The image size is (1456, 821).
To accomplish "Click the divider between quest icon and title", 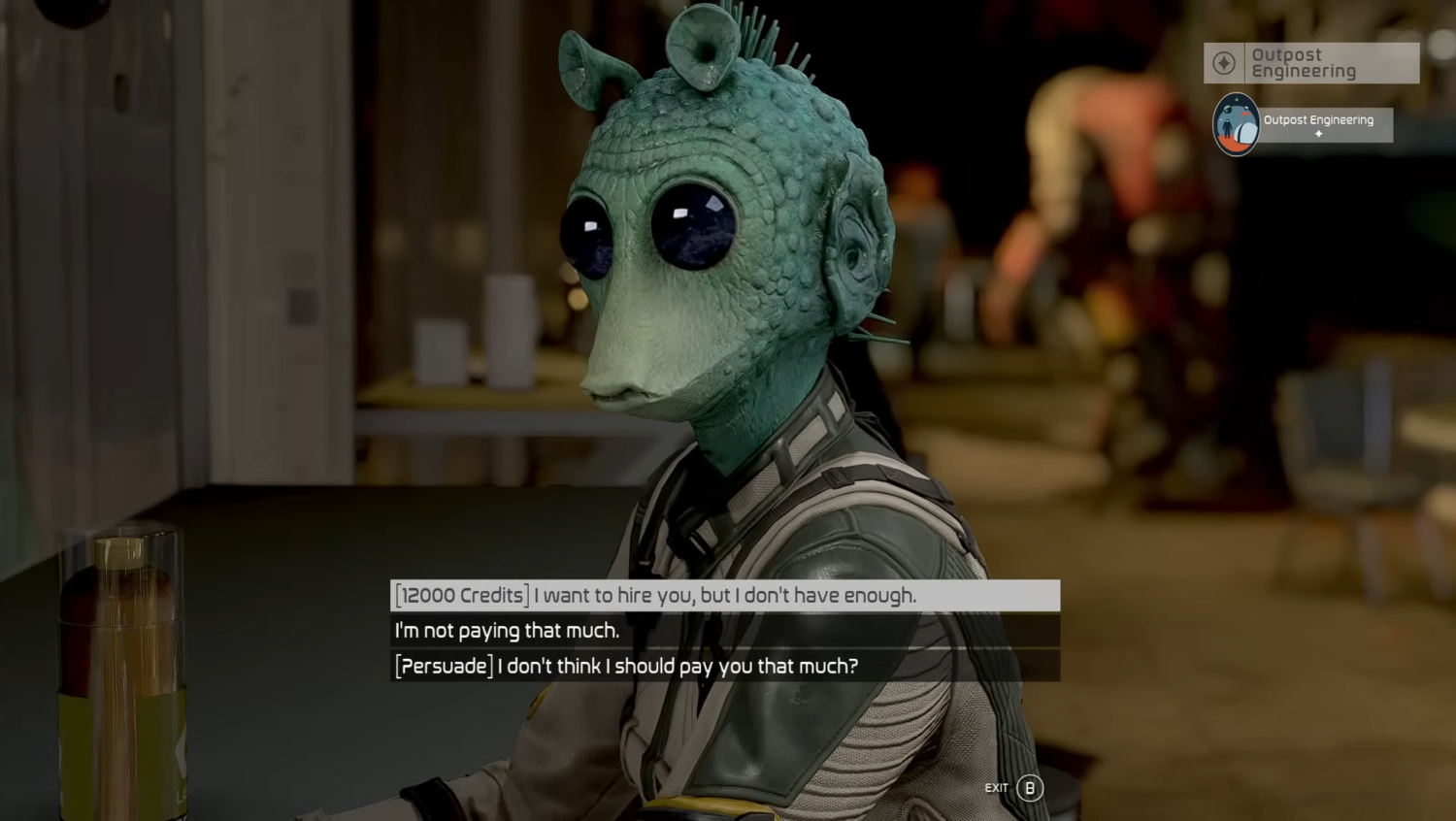I will tap(1244, 62).
